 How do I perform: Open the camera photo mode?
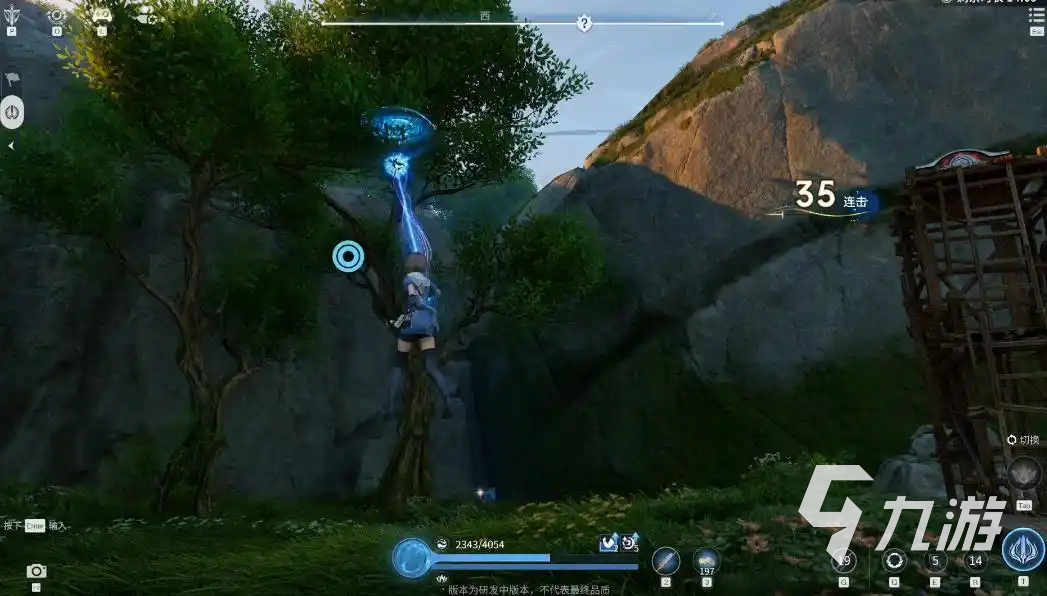[37, 571]
